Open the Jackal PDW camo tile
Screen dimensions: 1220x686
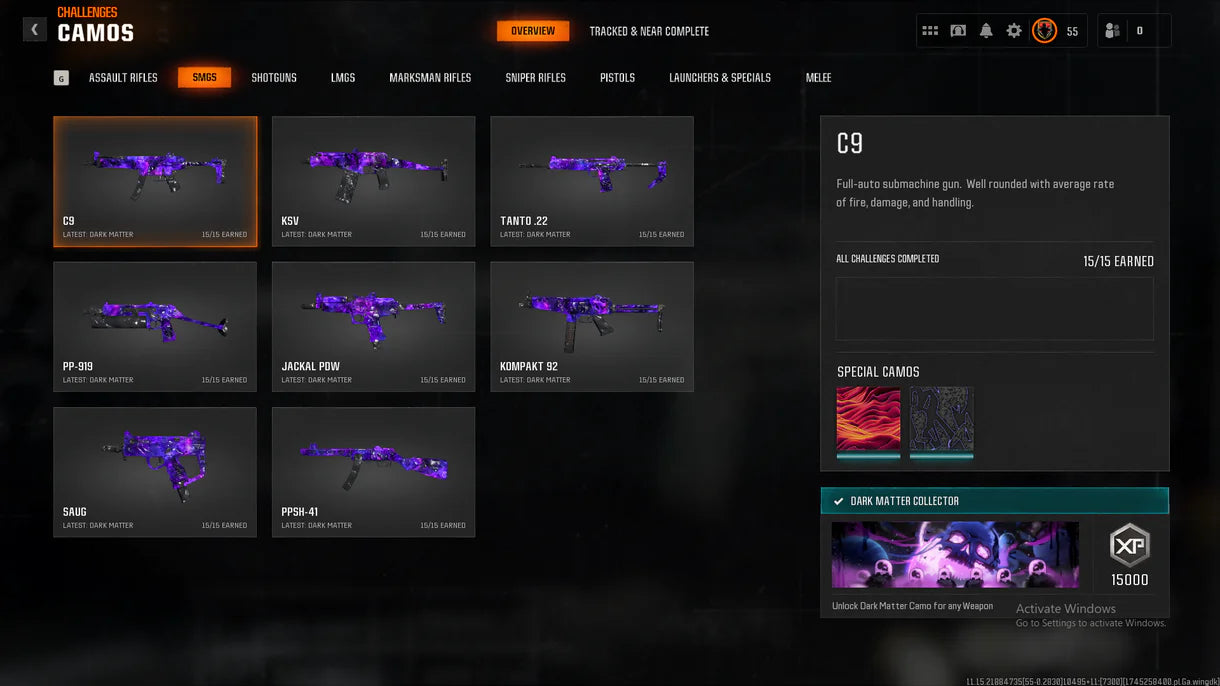click(x=373, y=326)
